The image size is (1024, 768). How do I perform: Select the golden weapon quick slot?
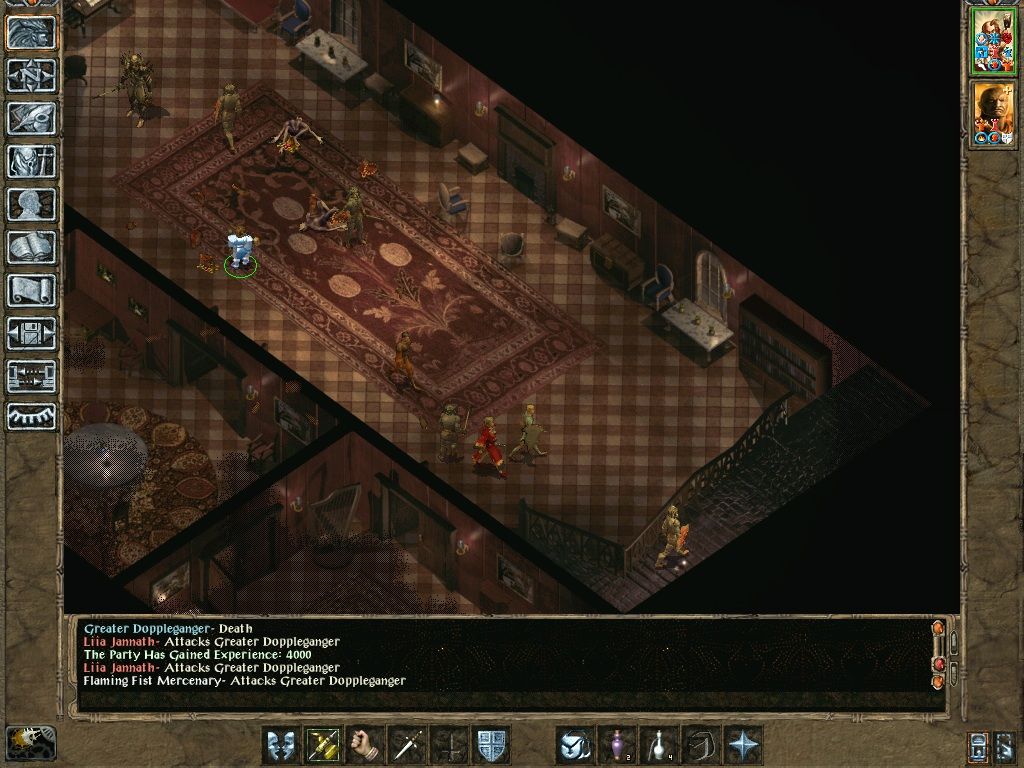coord(323,745)
